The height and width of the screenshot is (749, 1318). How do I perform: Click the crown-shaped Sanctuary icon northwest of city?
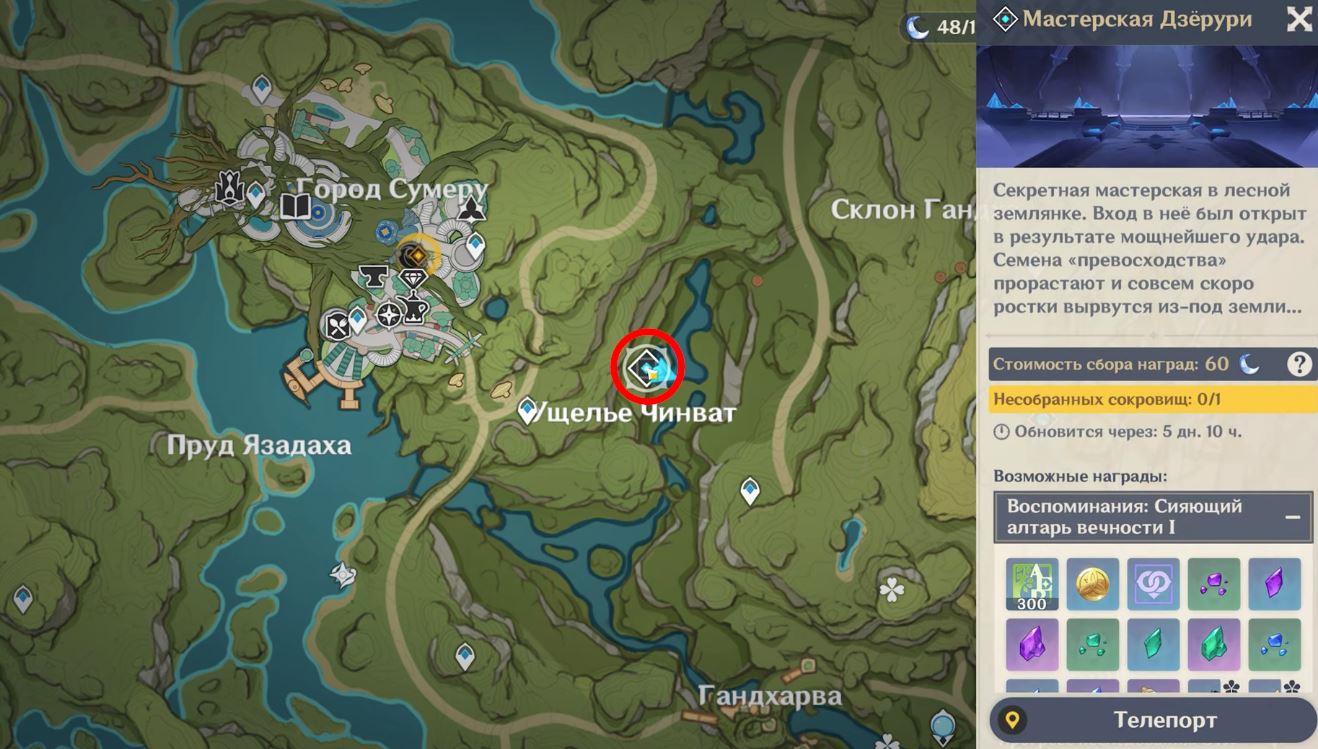pyautogui.click(x=229, y=187)
